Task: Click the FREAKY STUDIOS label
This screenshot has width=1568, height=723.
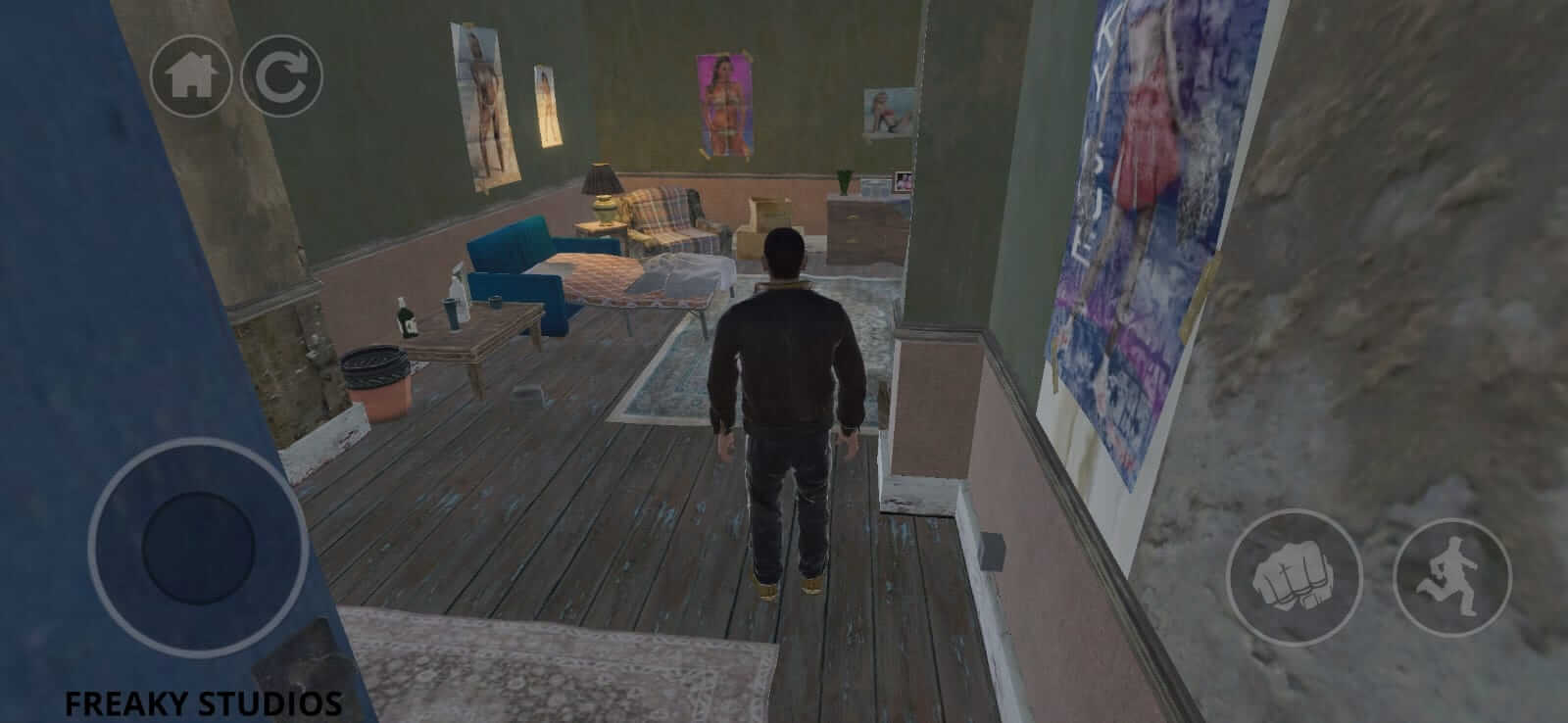Action: click(x=204, y=701)
